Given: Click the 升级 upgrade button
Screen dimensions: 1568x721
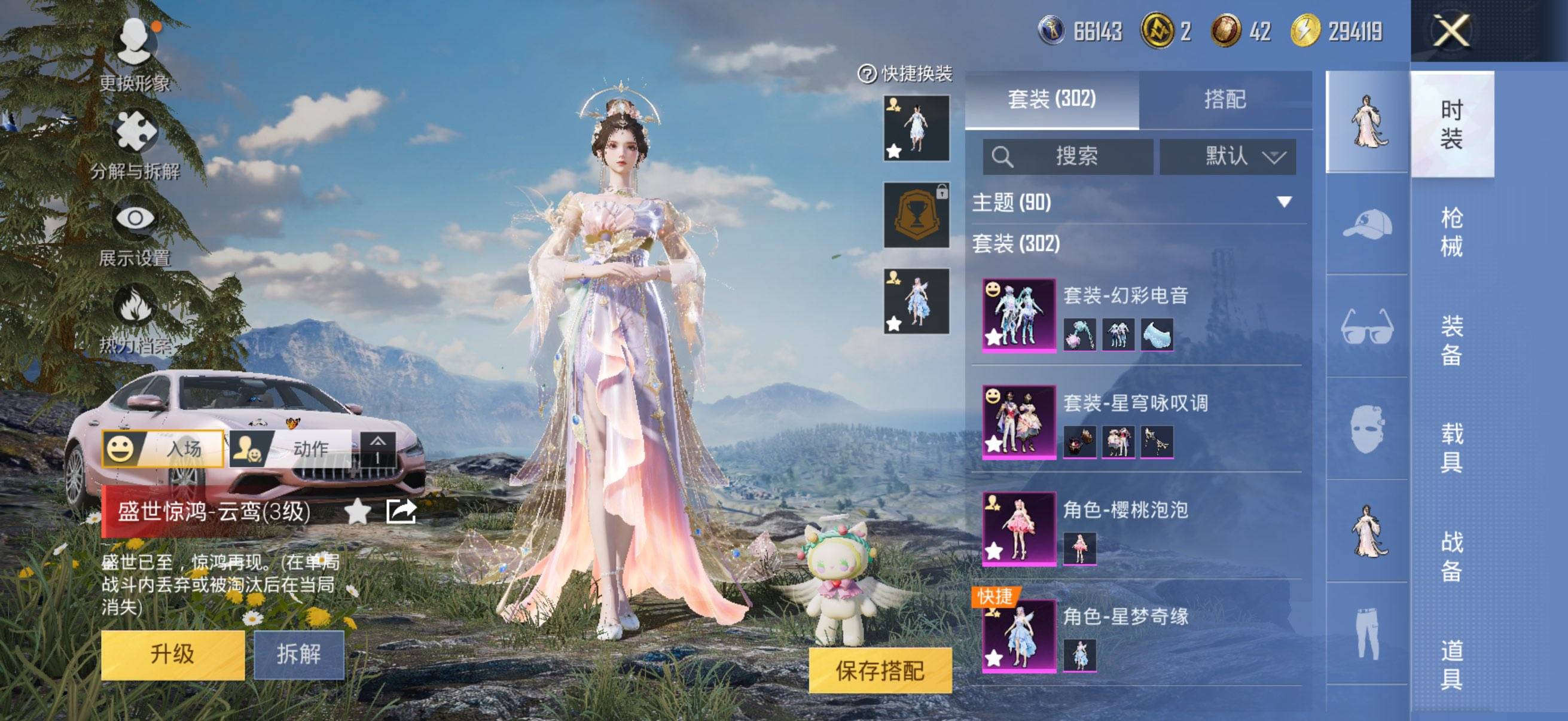Looking at the screenshot, I should (172, 654).
